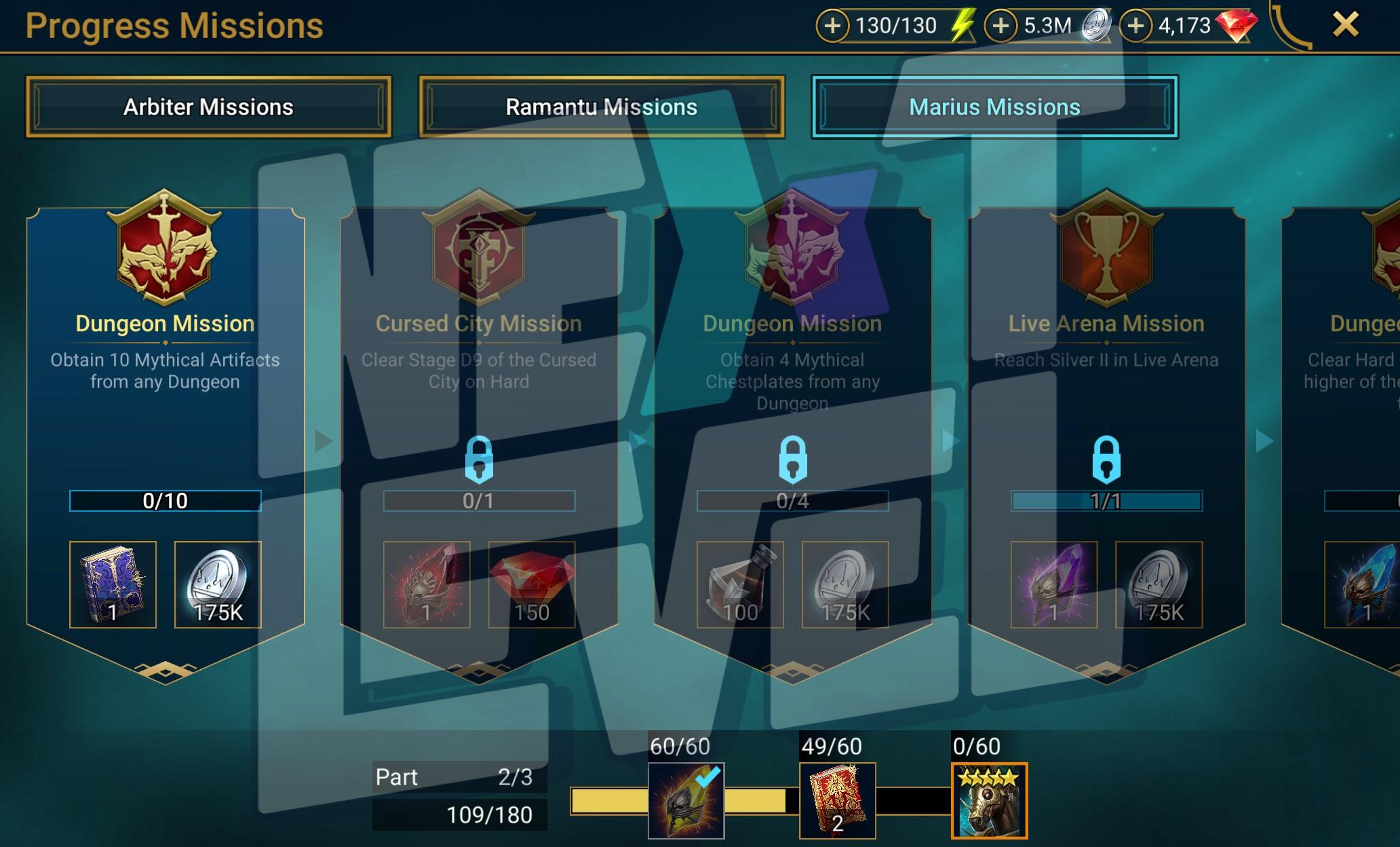
Task: Inspect the red helmet shard reward
Action: click(x=427, y=584)
